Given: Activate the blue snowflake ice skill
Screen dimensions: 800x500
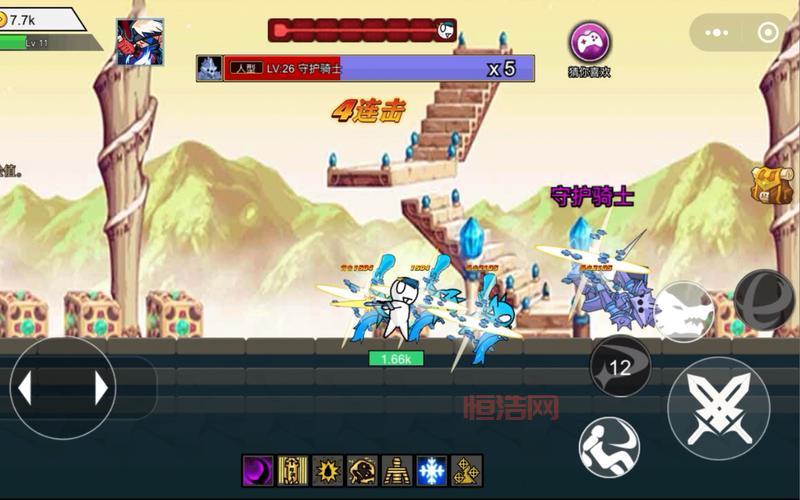Looking at the screenshot, I should click(x=432, y=470).
